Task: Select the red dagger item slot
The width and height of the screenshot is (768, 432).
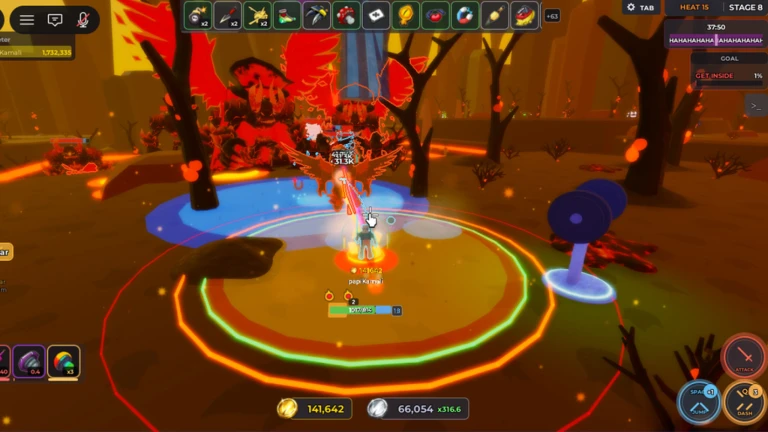Action: [228, 15]
